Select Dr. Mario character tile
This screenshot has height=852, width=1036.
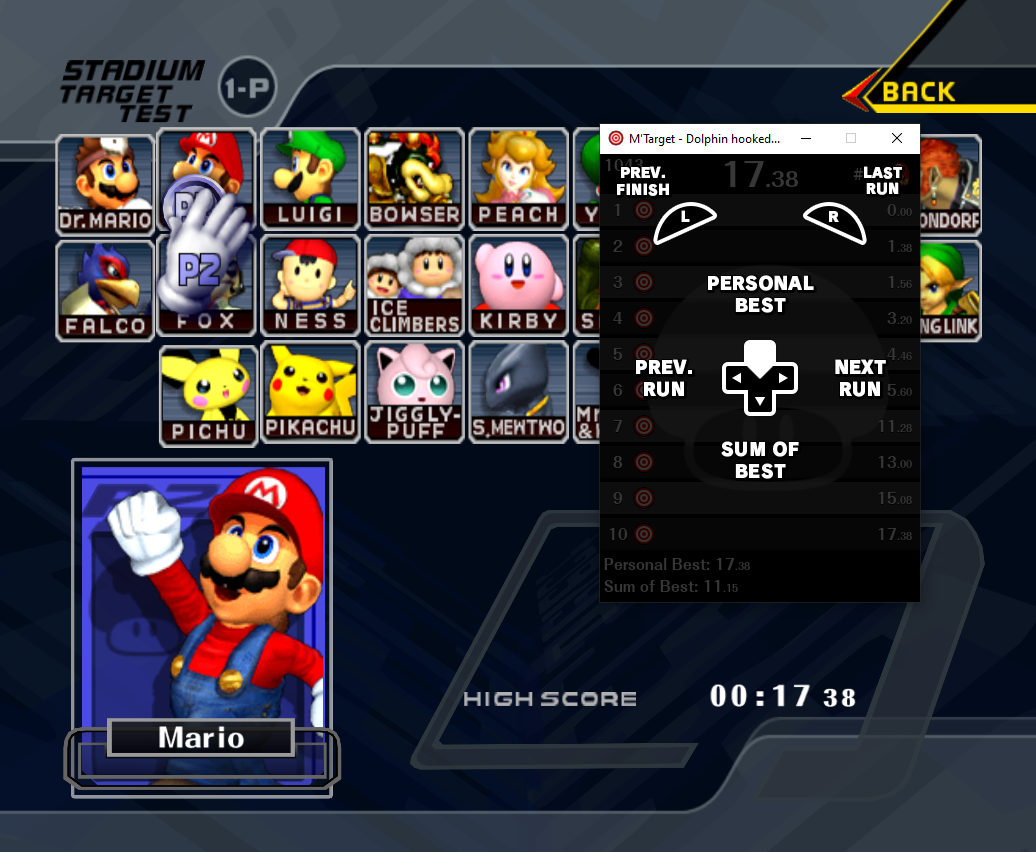point(105,183)
